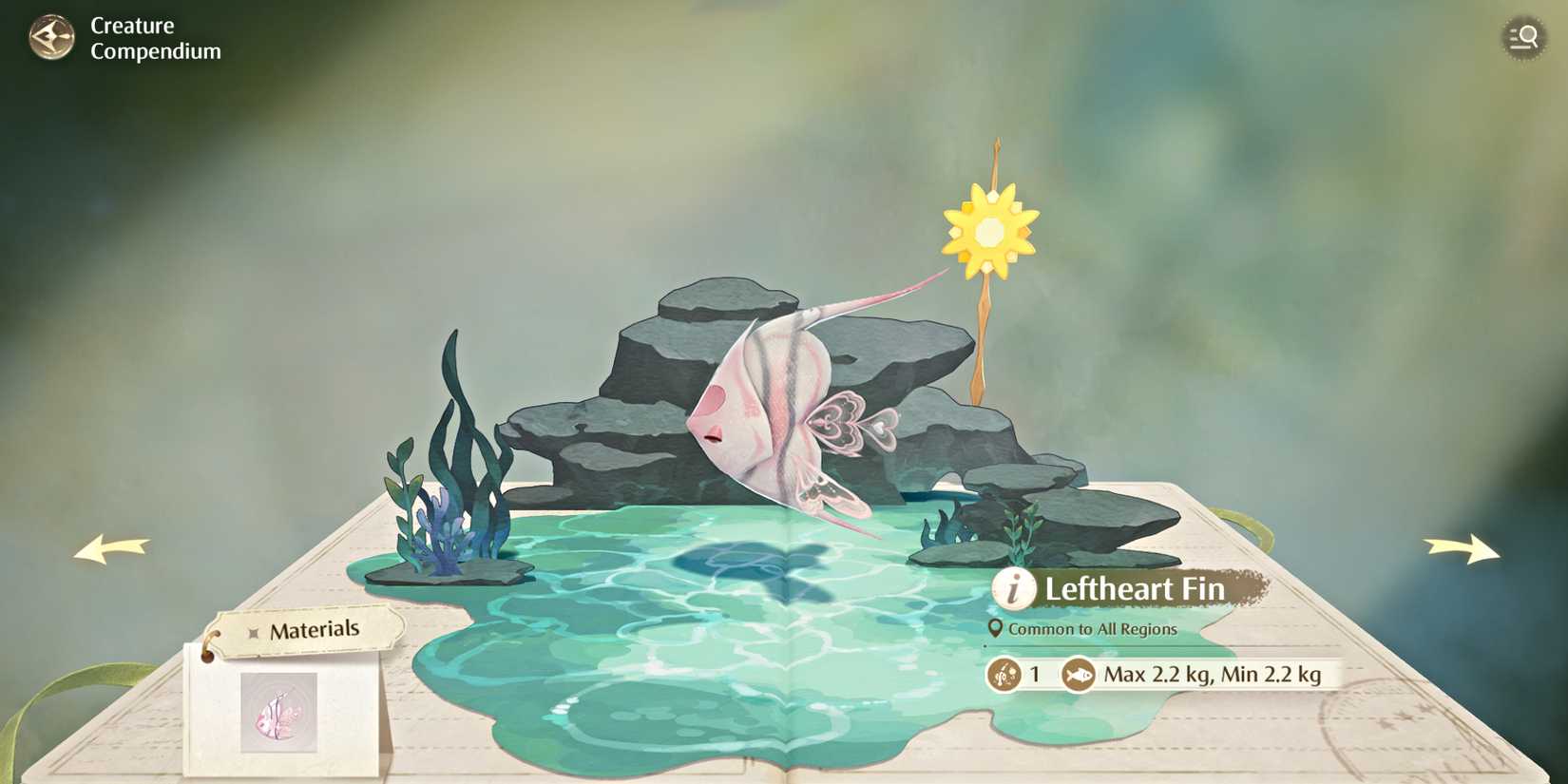The width and height of the screenshot is (1568, 784).
Task: Click the glowing sun marker above the rocks
Action: coord(990,231)
